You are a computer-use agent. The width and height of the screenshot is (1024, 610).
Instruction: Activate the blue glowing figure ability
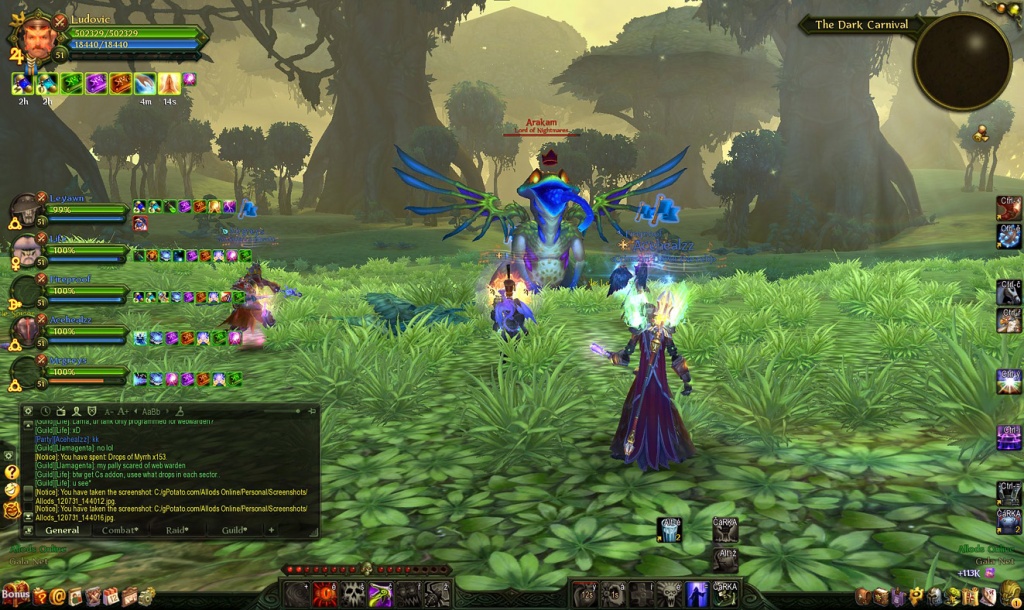point(697,594)
